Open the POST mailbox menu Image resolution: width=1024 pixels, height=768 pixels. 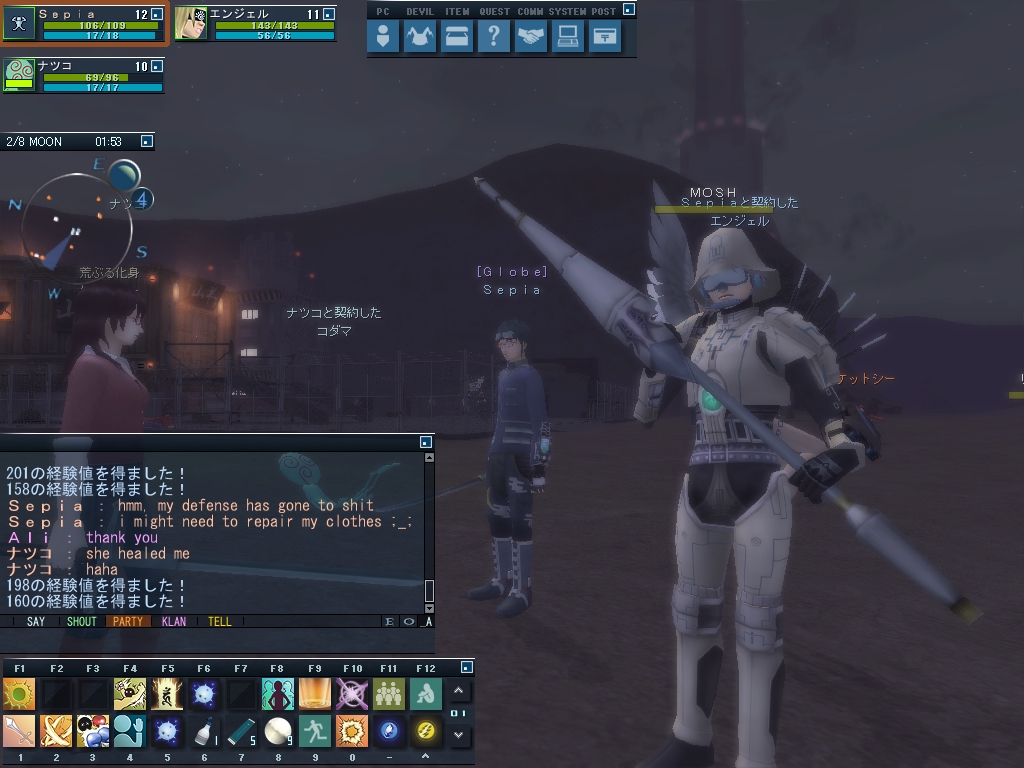[x=604, y=37]
